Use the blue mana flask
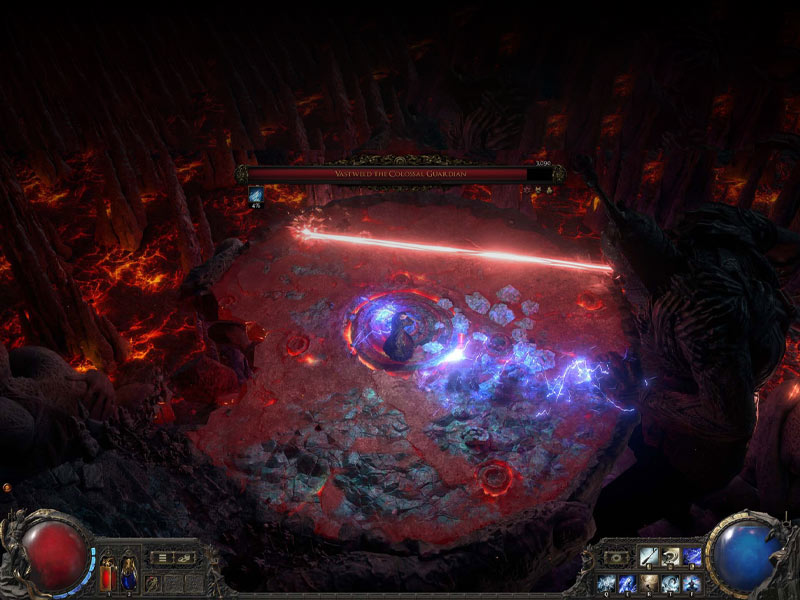 (128, 575)
